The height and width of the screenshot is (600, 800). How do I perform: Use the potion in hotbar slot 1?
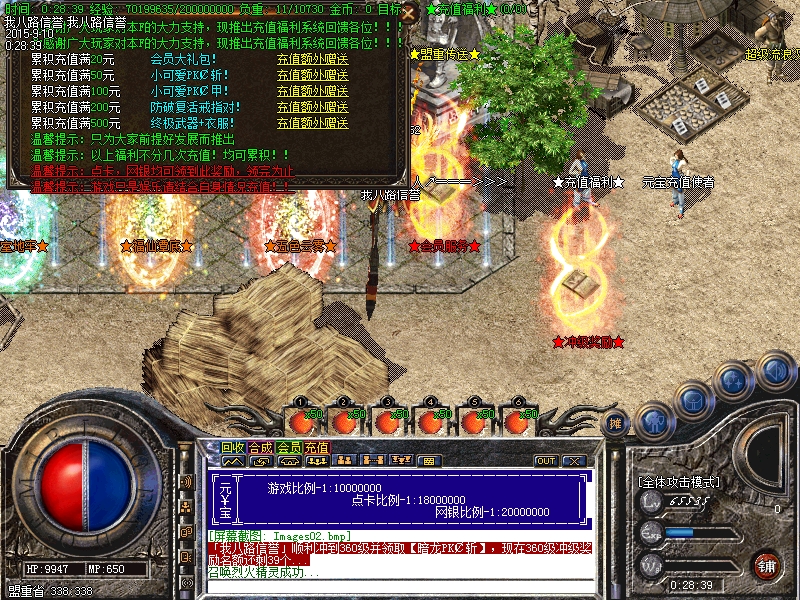[302, 421]
